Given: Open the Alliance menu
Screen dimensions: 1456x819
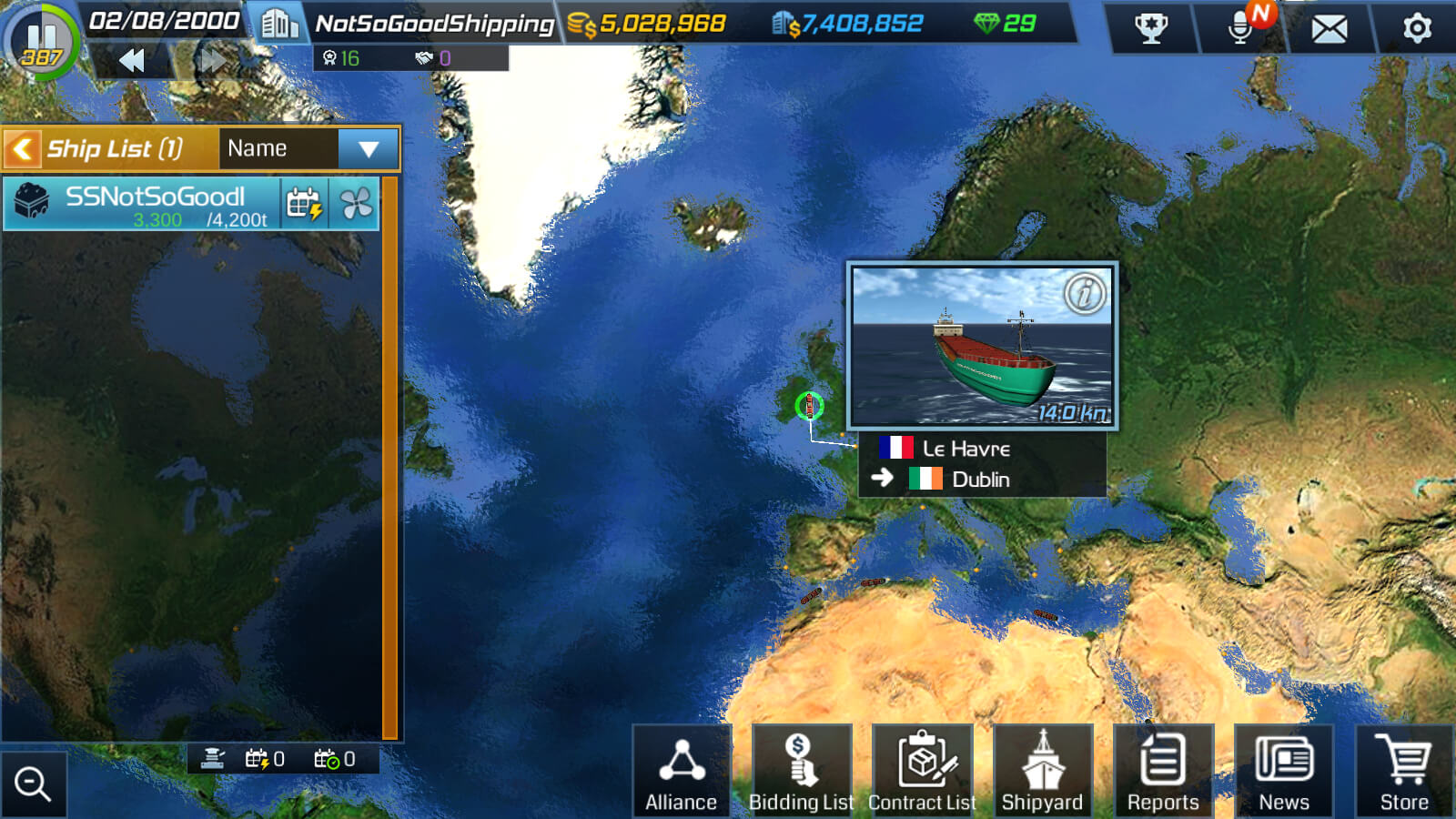Looking at the screenshot, I should (x=682, y=772).
